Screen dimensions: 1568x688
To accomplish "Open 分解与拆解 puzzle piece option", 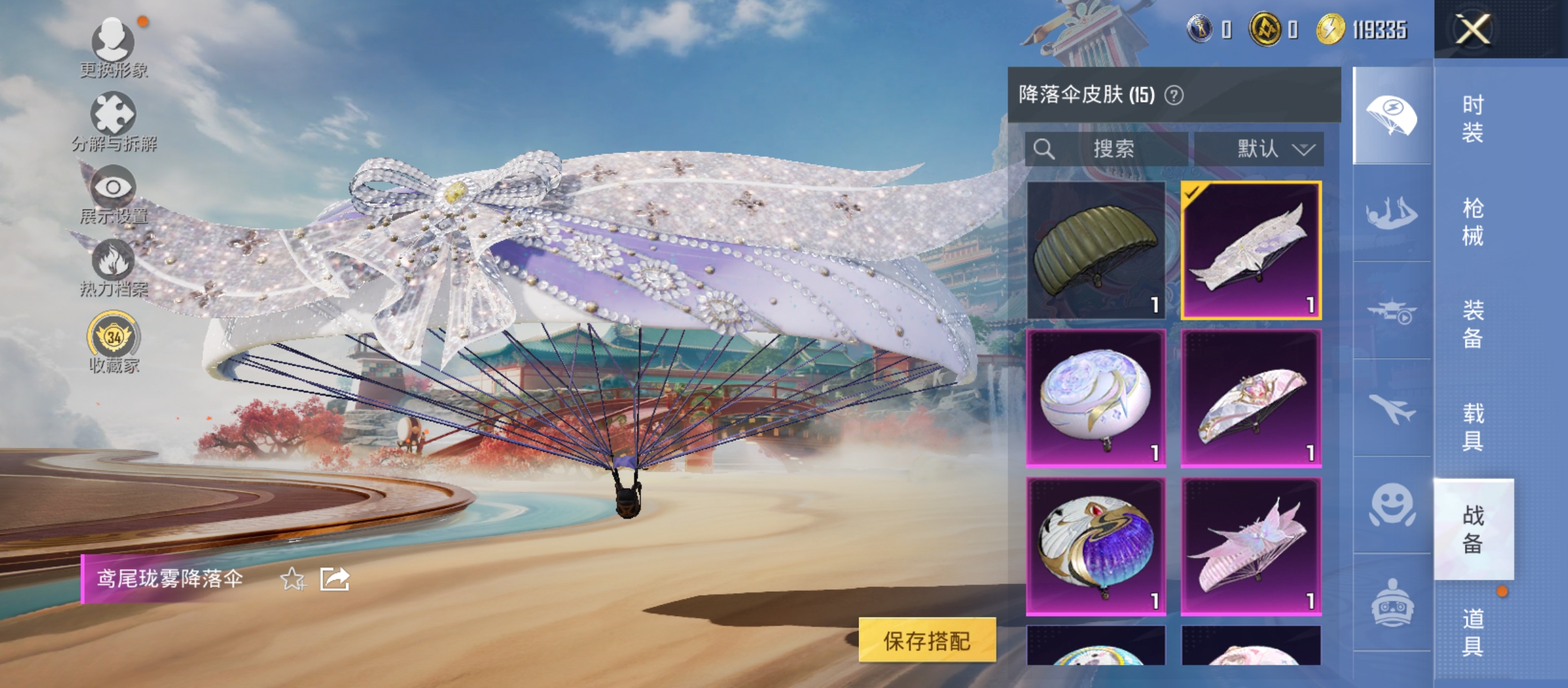I will (113, 121).
